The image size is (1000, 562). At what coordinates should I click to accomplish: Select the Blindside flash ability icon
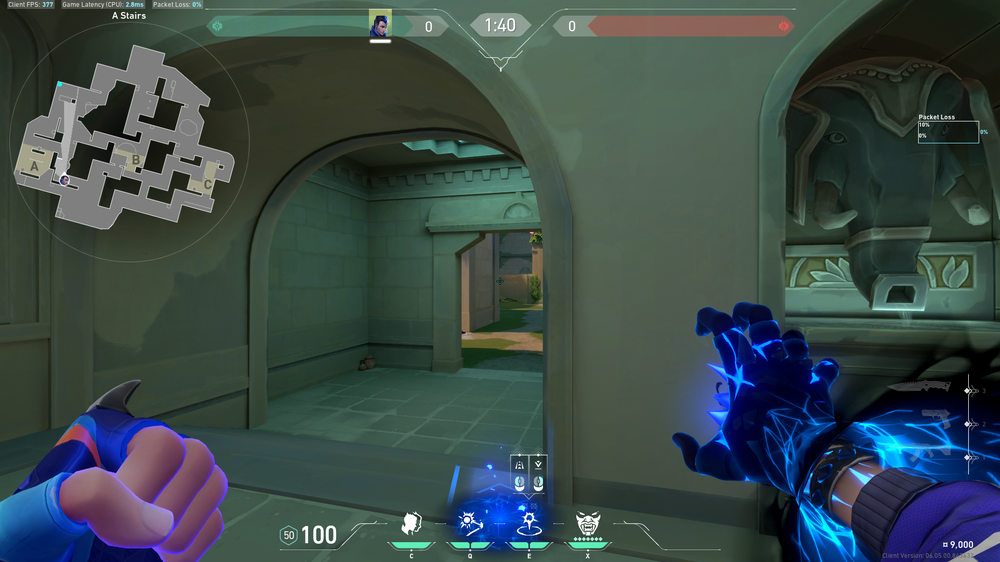(469, 522)
